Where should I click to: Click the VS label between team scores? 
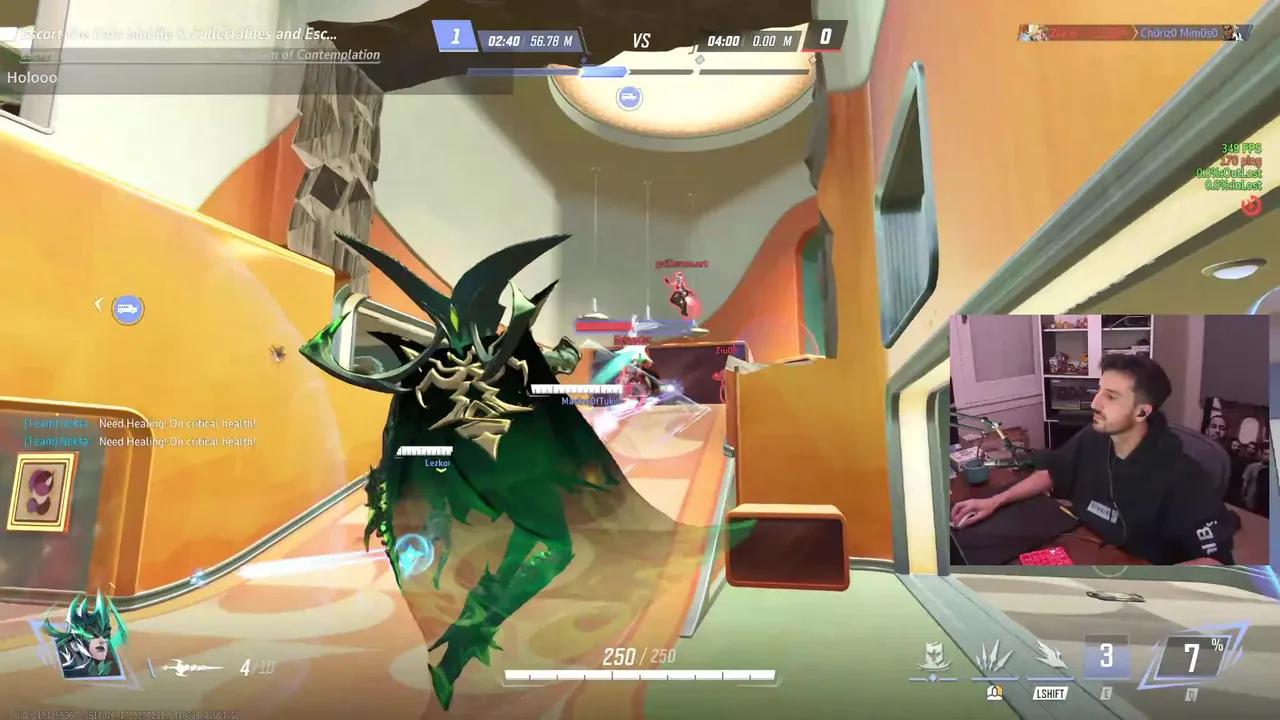[x=640, y=41]
